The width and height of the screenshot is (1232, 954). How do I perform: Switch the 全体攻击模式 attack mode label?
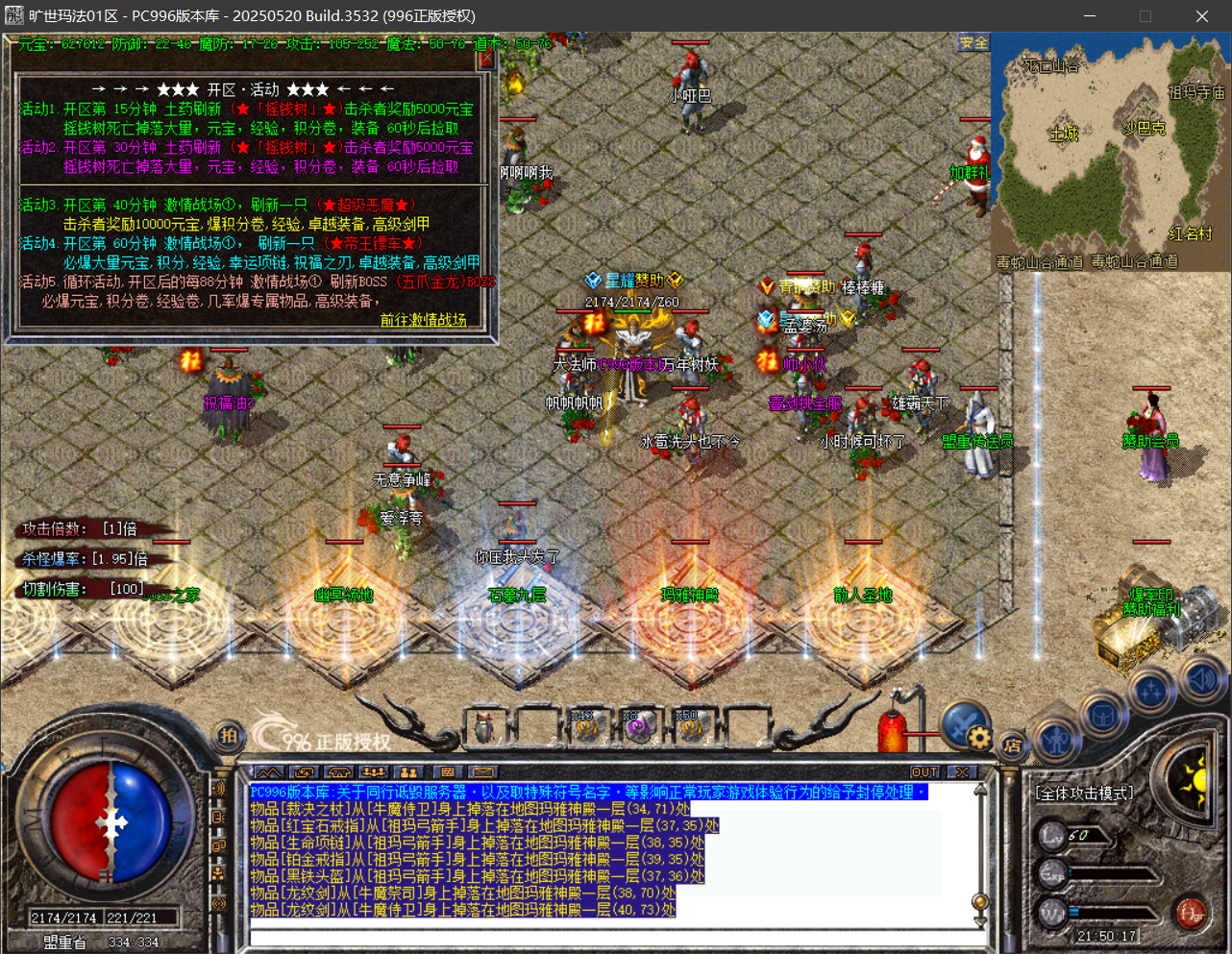(1084, 794)
